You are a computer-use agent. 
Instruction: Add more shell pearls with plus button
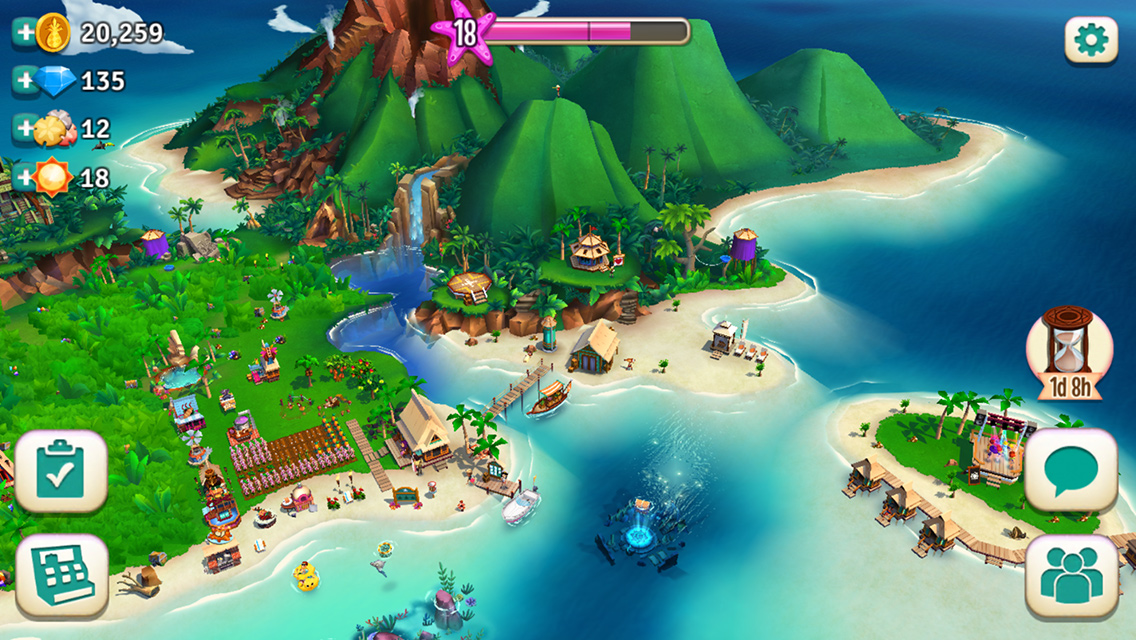click(24, 128)
